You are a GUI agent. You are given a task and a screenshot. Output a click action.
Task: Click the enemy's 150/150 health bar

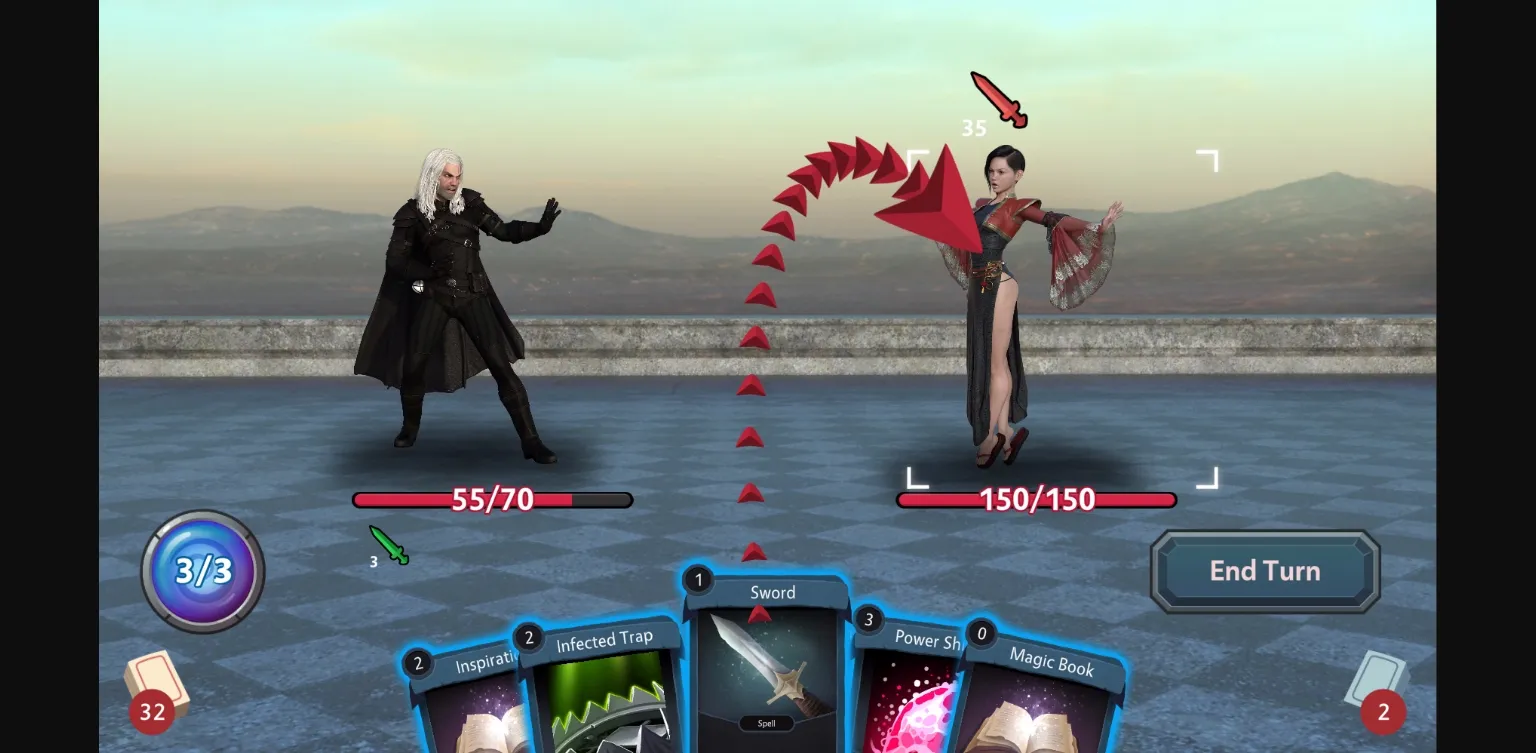pyautogui.click(x=1037, y=499)
